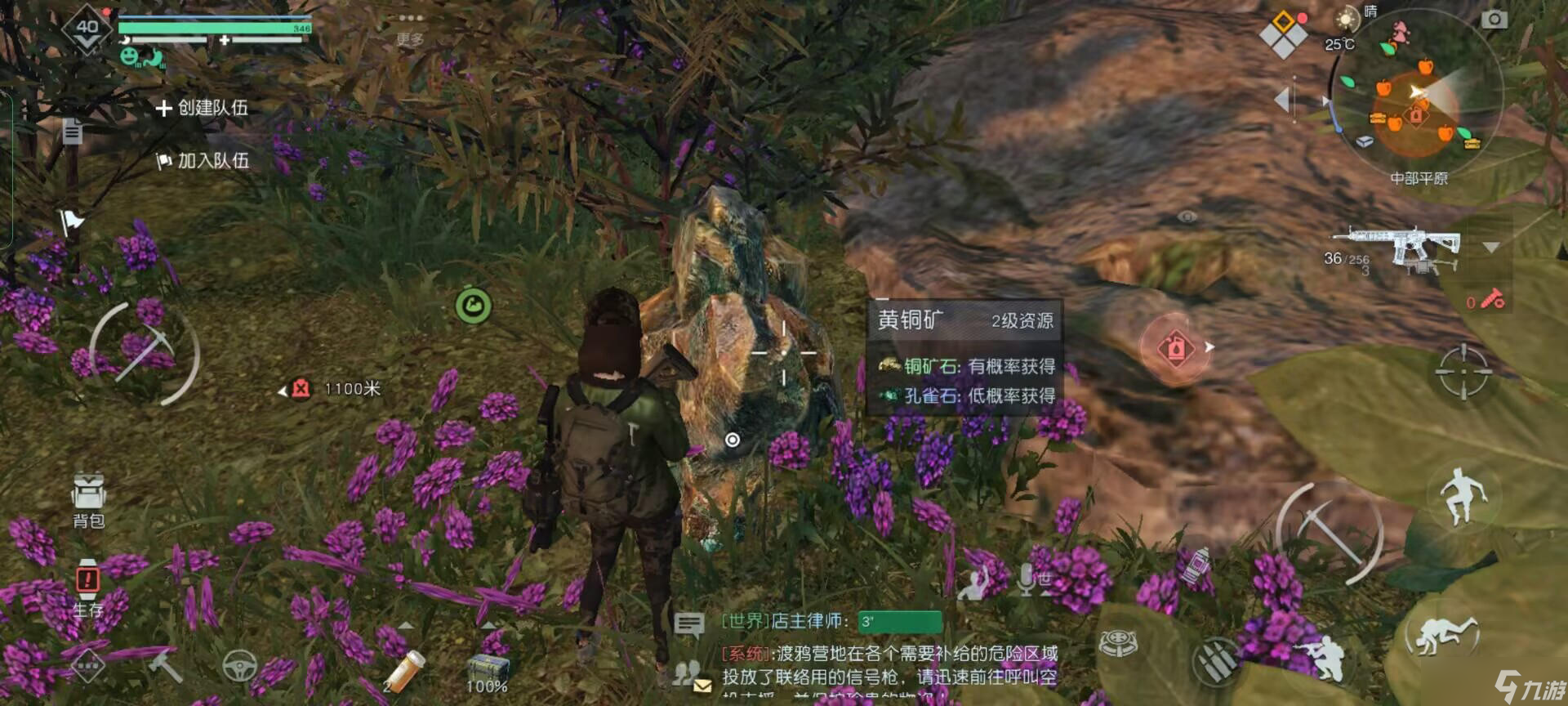Tap the 中部平原 region label on minimap
The width and height of the screenshot is (1568, 706).
(1419, 178)
